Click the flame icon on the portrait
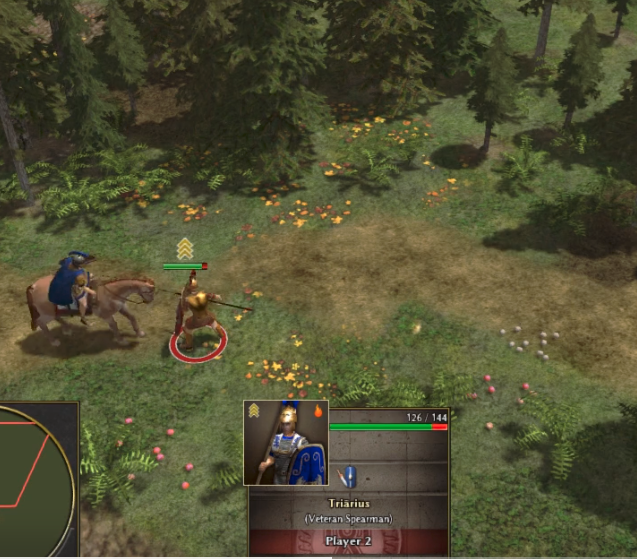Viewport: 637px width, 559px height. pos(318,410)
